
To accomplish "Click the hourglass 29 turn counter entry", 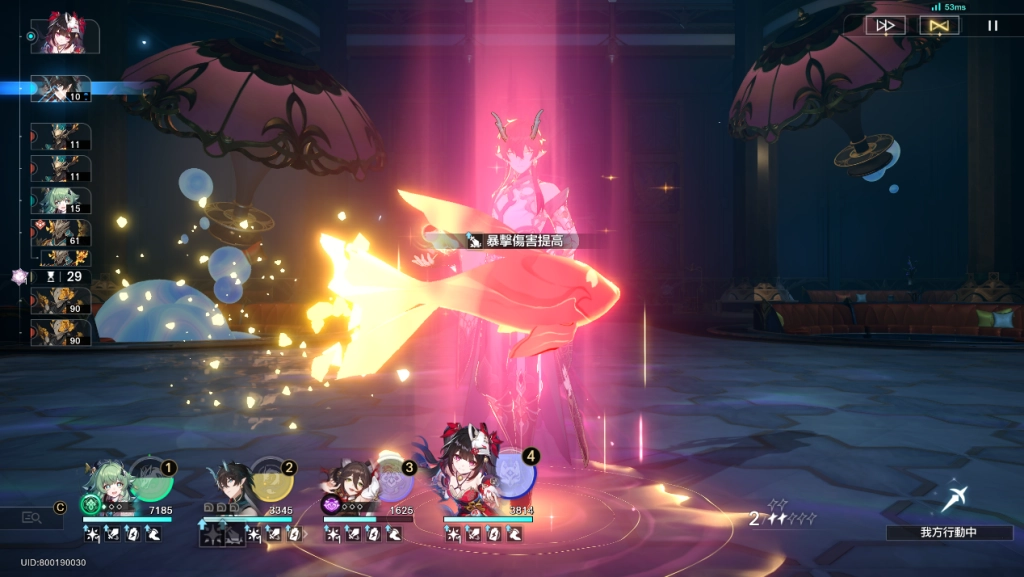I will click(62, 275).
